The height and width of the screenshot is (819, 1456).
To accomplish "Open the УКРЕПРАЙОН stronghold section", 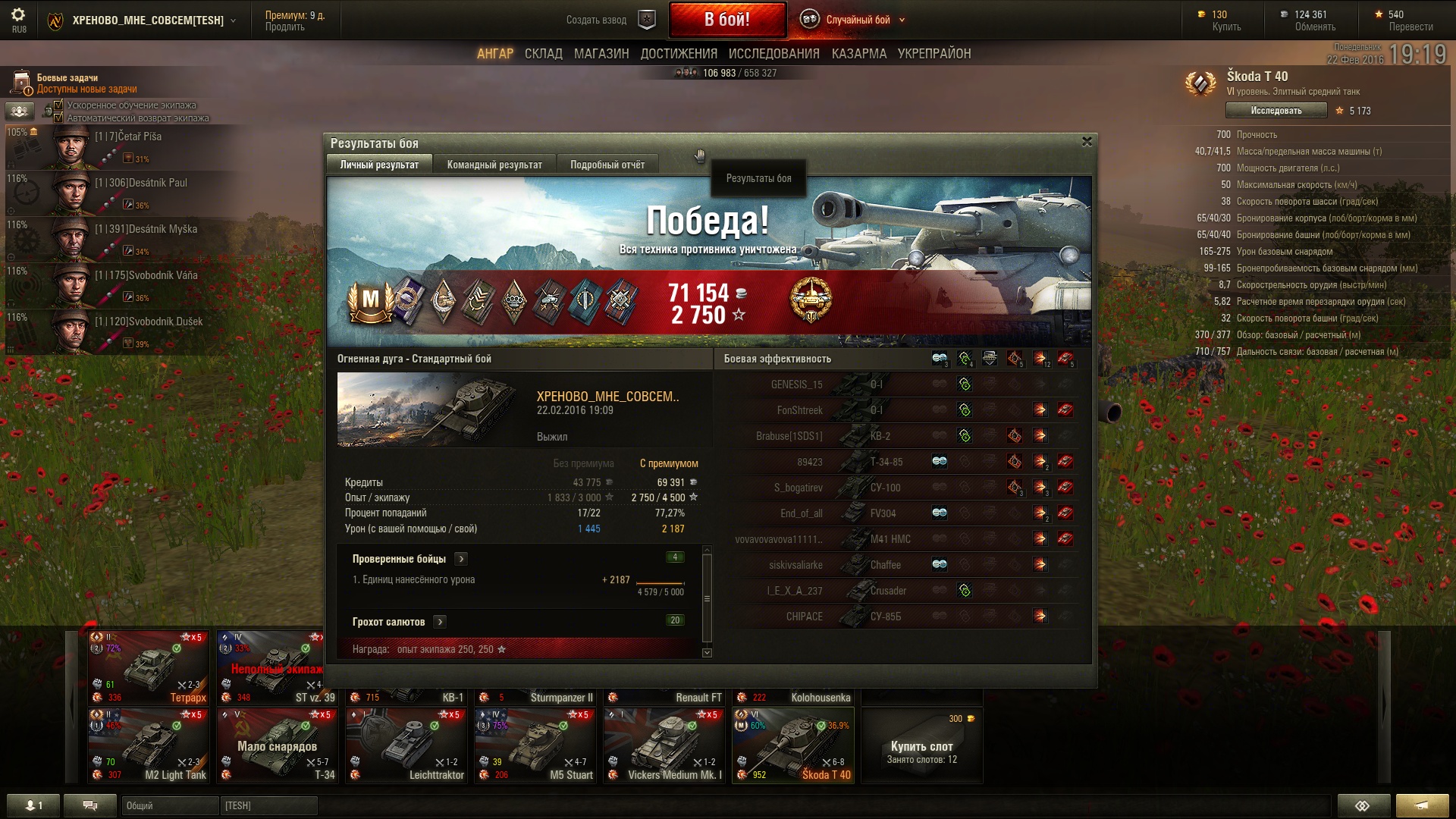I will pyautogui.click(x=934, y=54).
